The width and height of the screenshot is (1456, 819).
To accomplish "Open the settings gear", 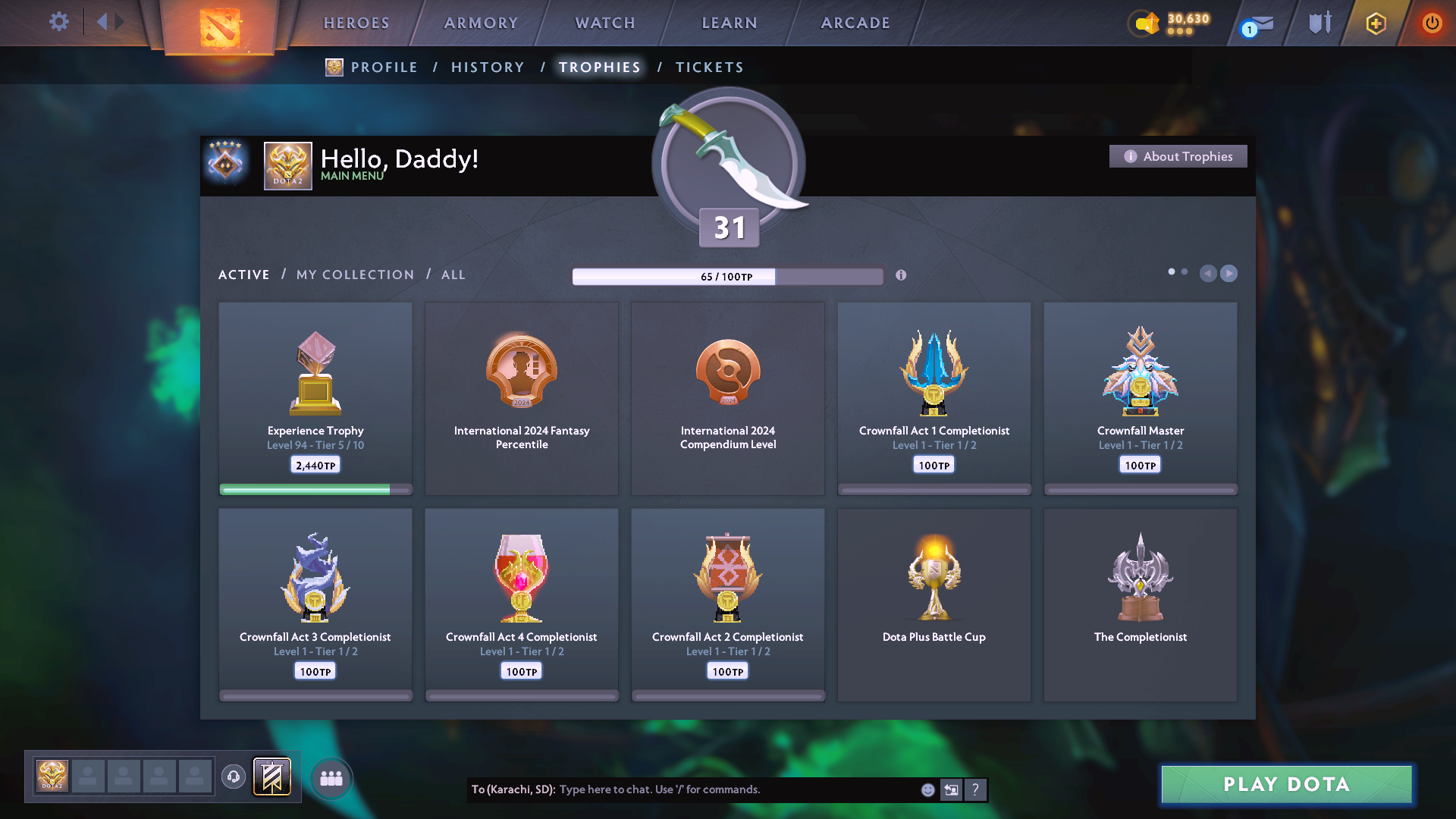I will (58, 21).
